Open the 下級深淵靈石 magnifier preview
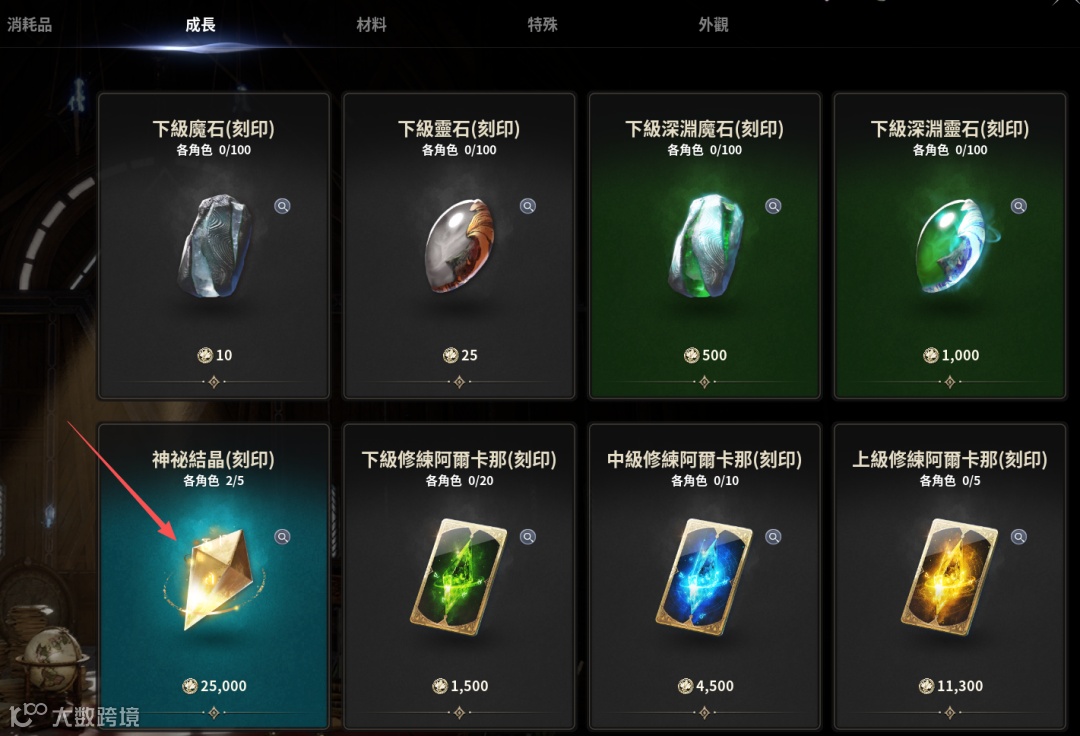This screenshot has width=1080, height=736. click(1018, 206)
